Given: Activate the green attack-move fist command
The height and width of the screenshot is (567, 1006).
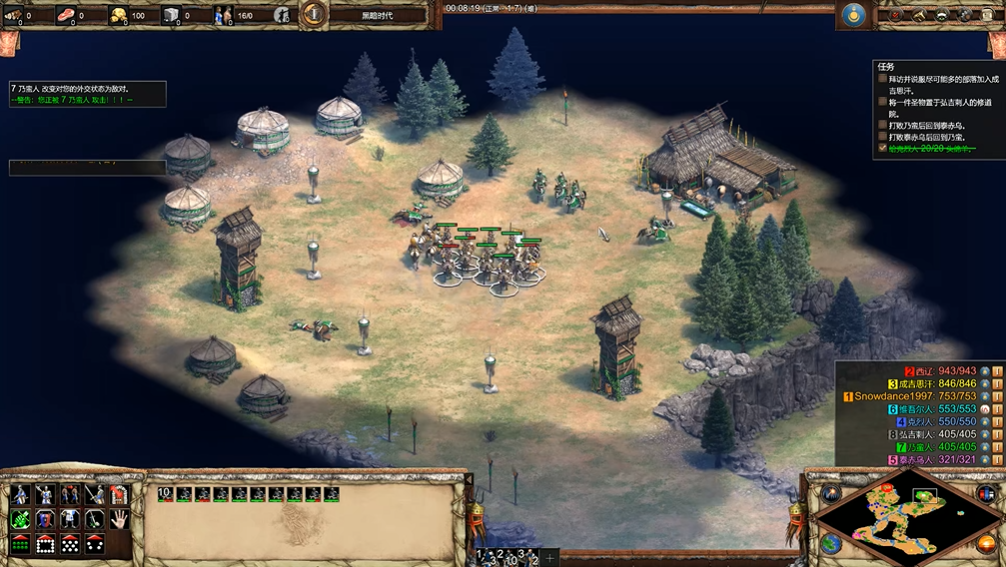Looking at the screenshot, I should pyautogui.click(x=21, y=519).
